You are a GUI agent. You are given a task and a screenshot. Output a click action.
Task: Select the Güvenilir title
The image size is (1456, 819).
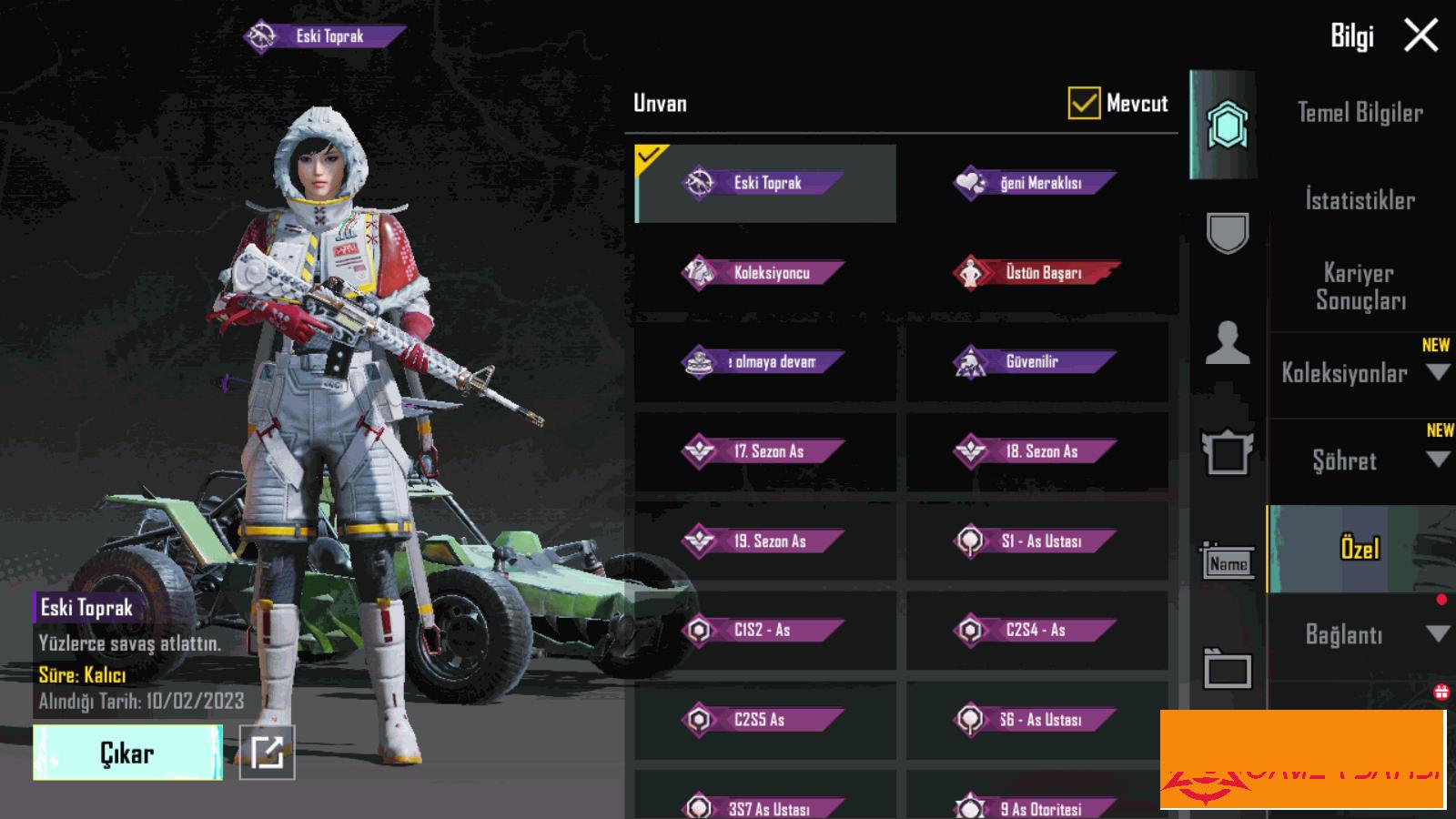coord(1036,362)
